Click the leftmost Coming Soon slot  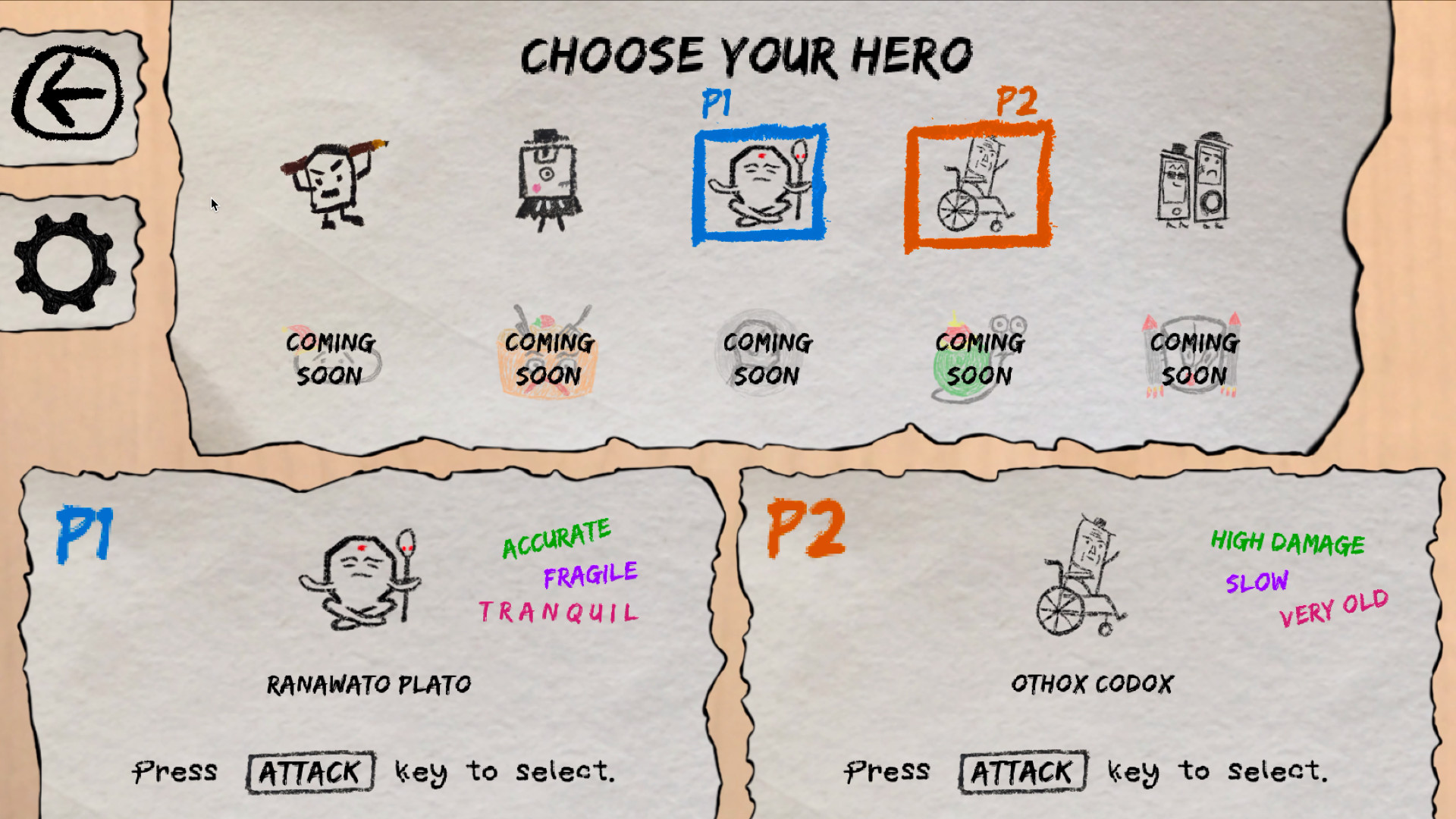pyautogui.click(x=328, y=356)
